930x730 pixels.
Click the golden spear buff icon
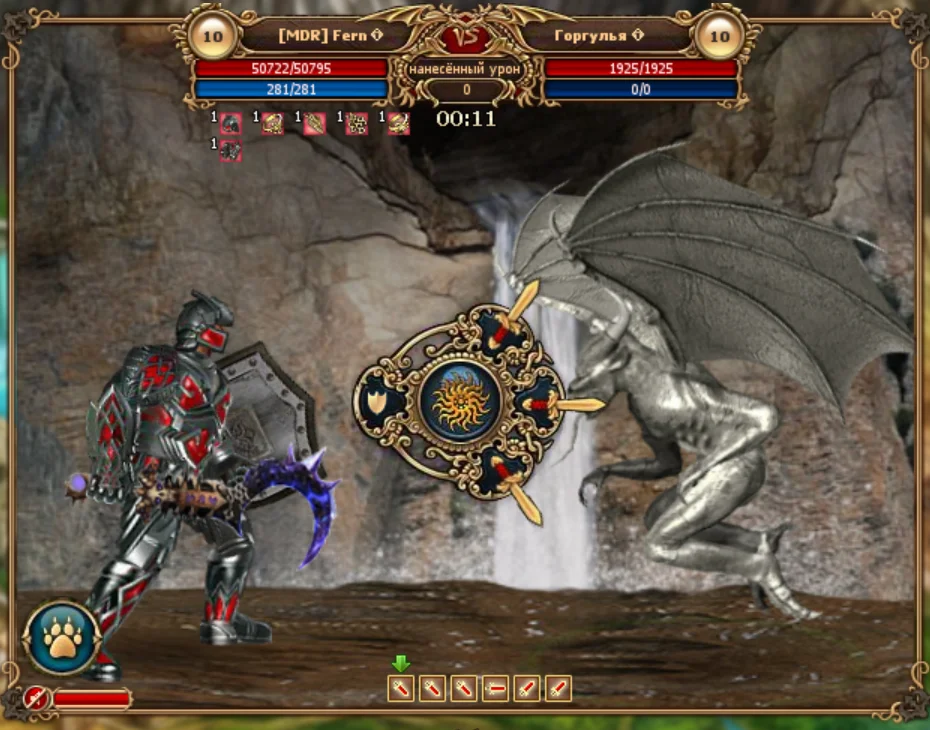point(315,124)
